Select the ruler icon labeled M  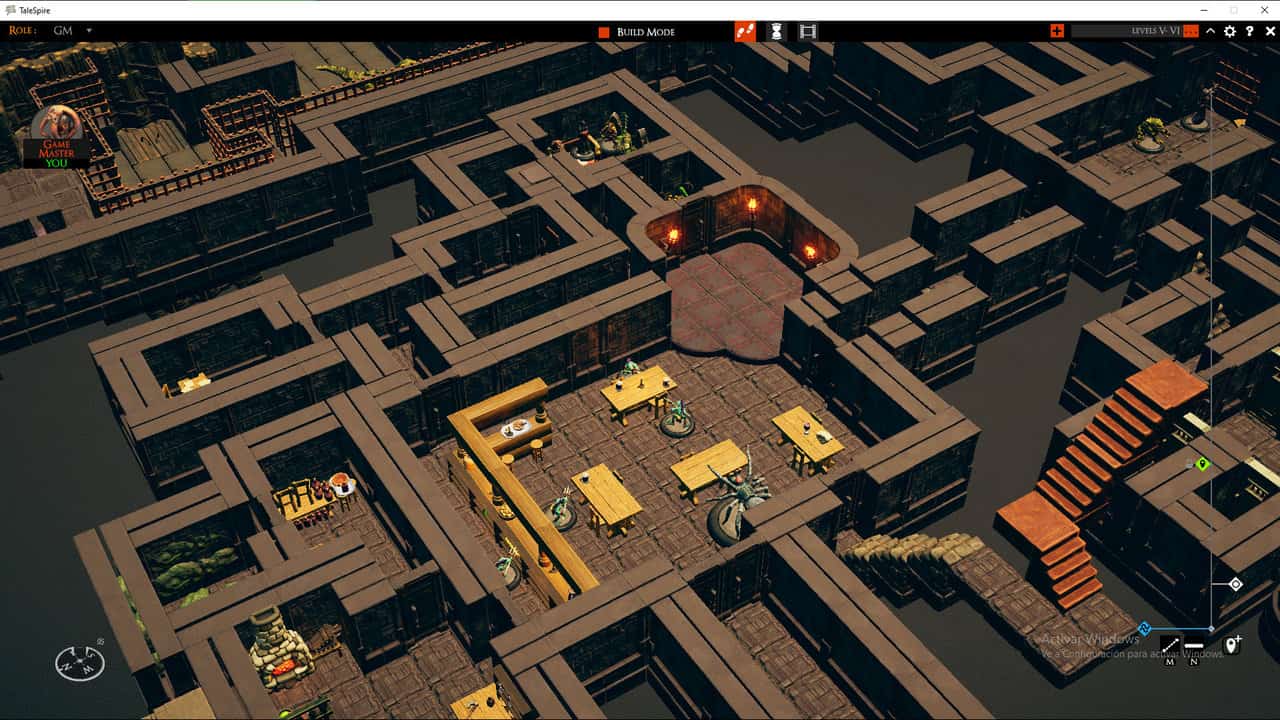click(x=1170, y=645)
